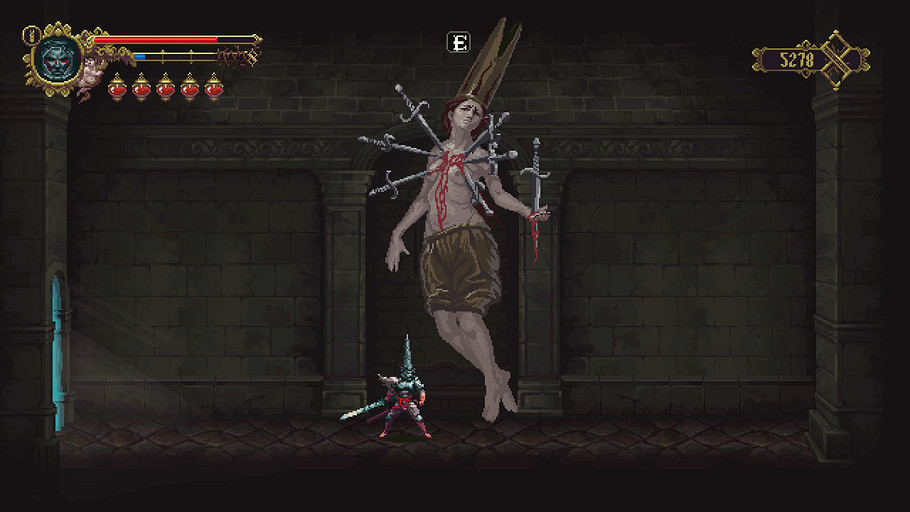The width and height of the screenshot is (910, 512).
Task: Click the diamond emblem beside the tears counter
Action: pos(840,59)
